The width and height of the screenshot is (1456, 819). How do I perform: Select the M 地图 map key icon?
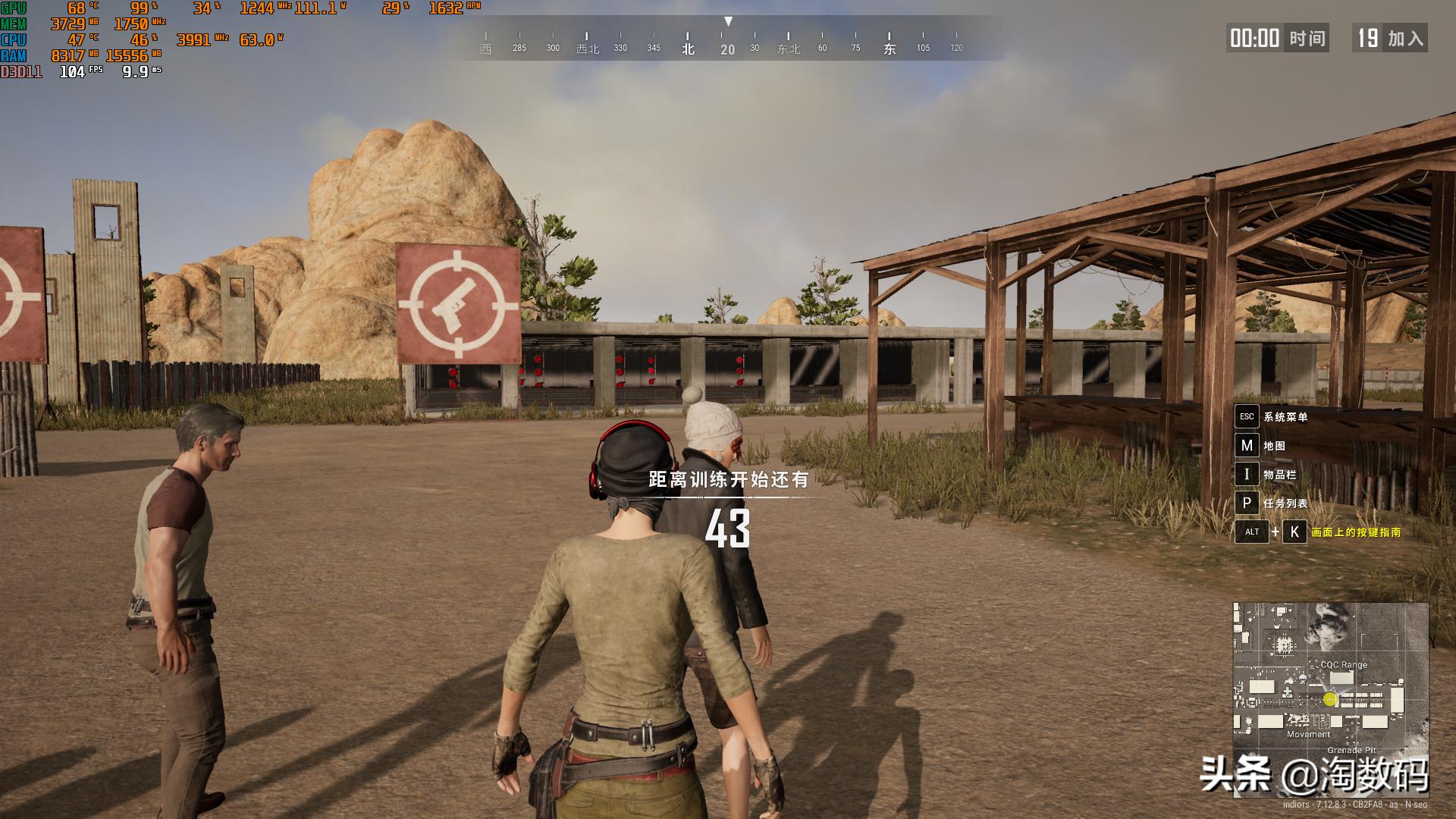click(1248, 446)
